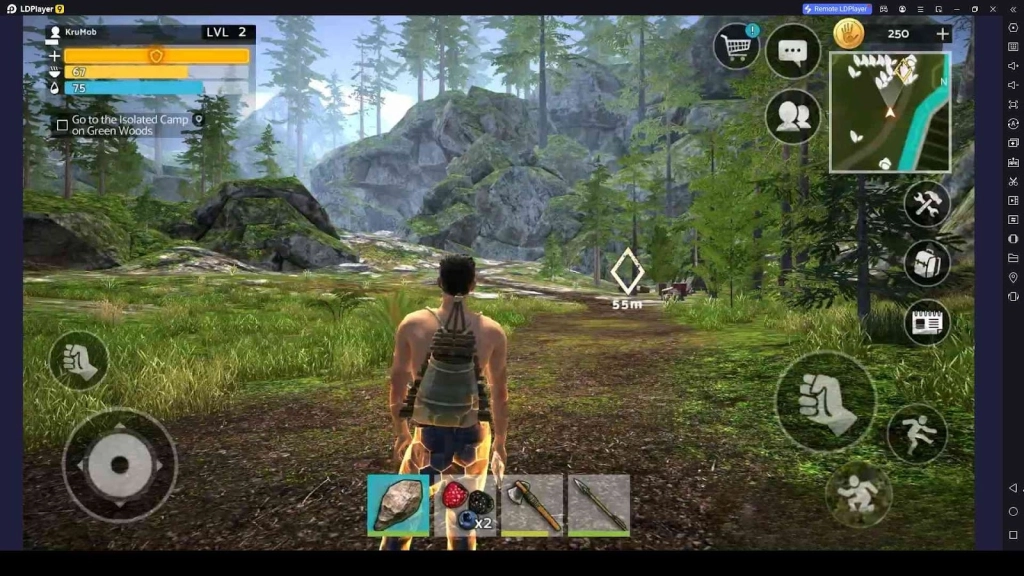Equip the stone axe hotbar slot
The width and height of the screenshot is (1024, 576).
[x=532, y=505]
